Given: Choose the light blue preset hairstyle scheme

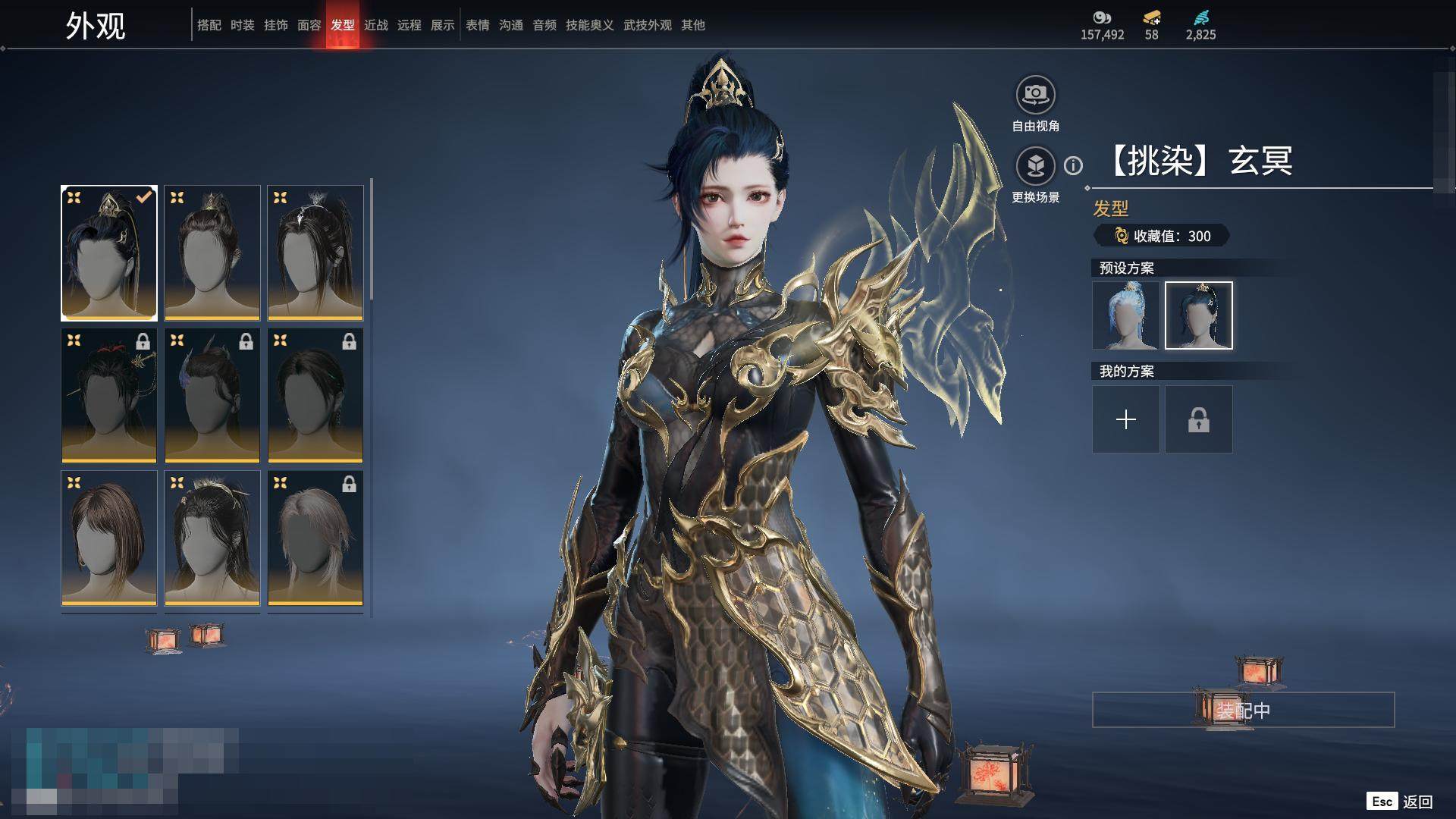Looking at the screenshot, I should [x=1125, y=315].
